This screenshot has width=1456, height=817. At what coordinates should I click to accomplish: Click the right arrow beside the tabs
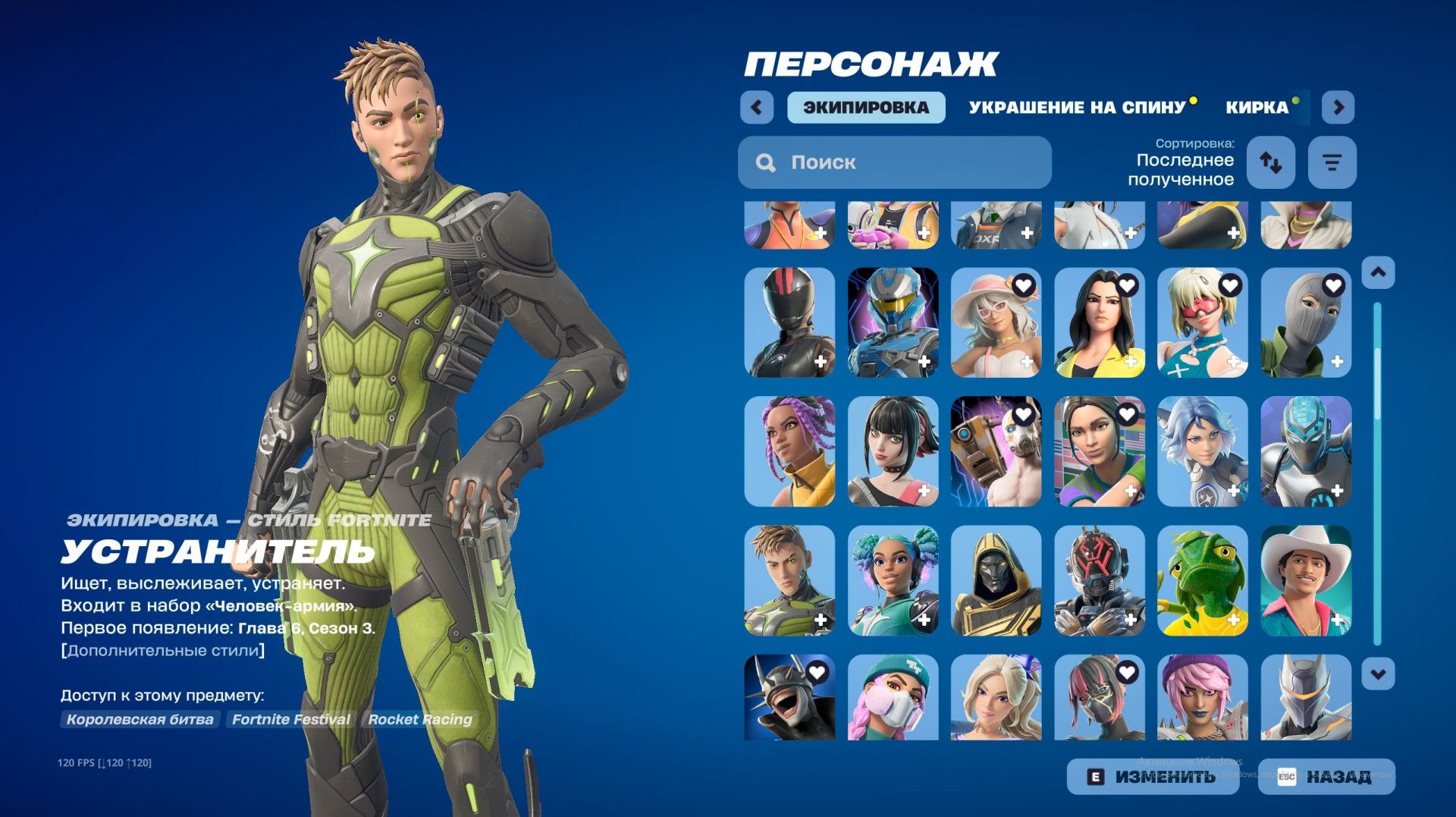coord(1338,108)
